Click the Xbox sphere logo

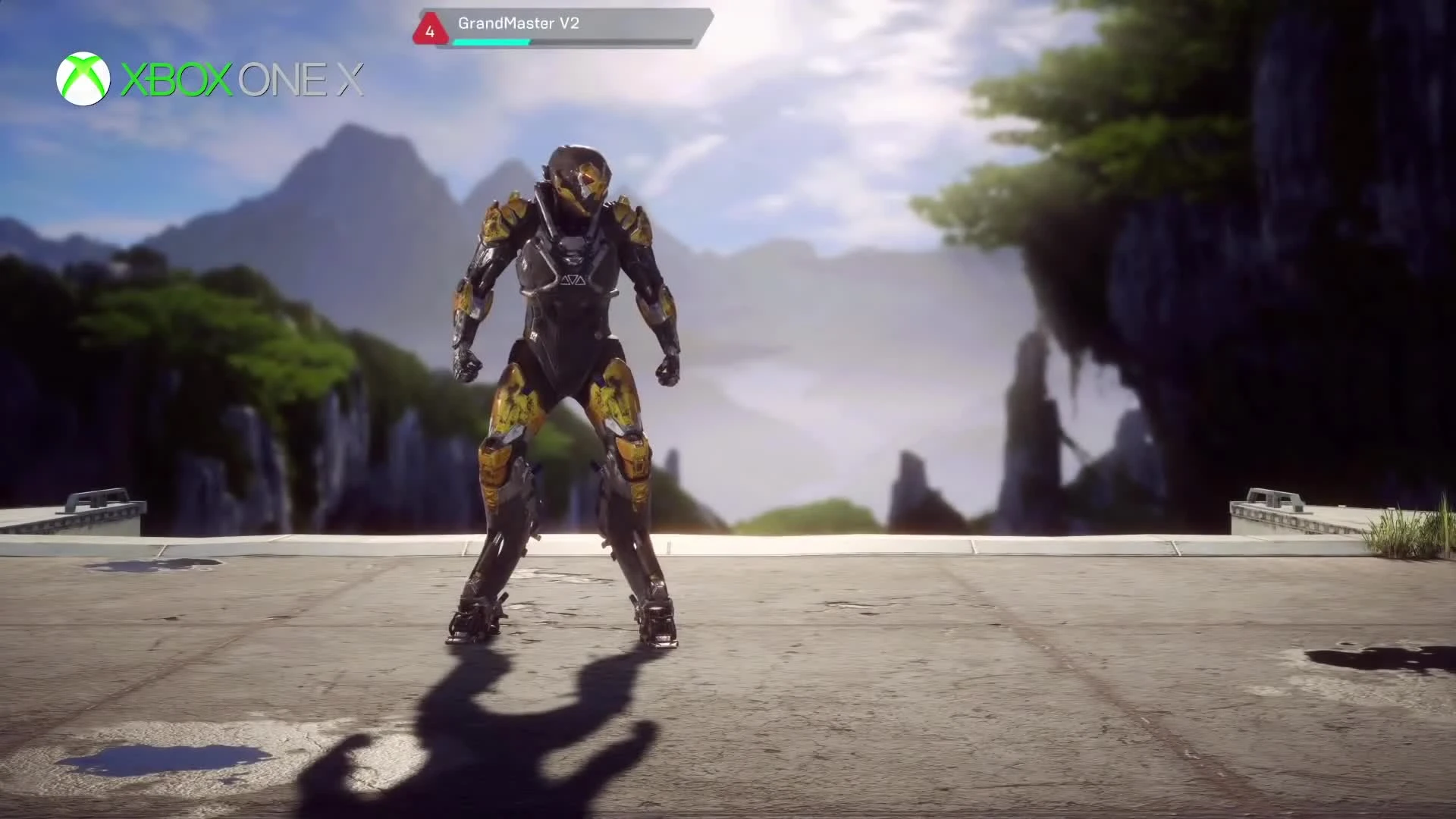pos(85,78)
